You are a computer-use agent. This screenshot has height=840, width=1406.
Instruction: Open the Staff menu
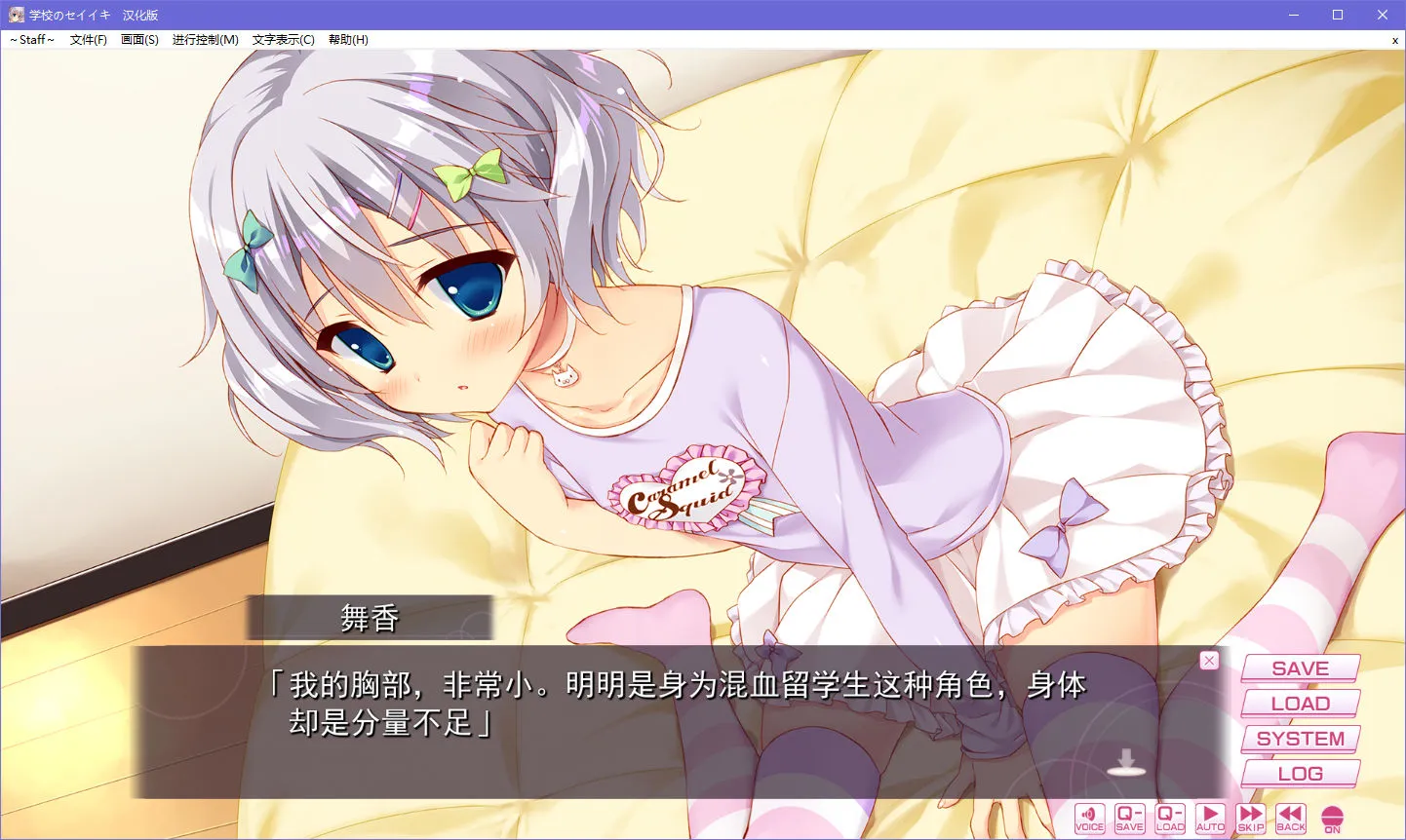(x=32, y=40)
